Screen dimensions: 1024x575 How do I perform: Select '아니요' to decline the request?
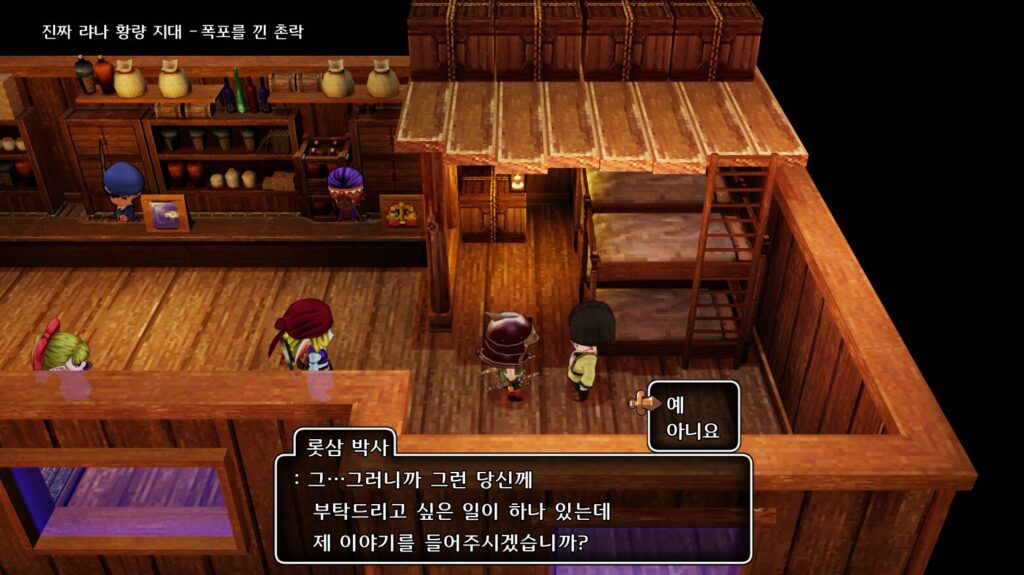click(692, 433)
